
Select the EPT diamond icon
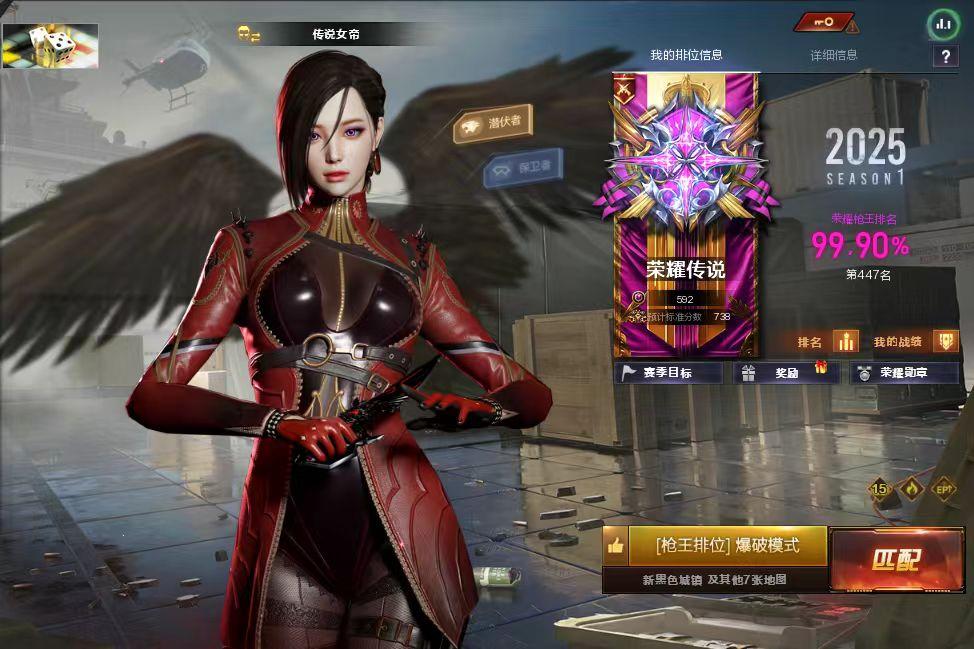click(943, 489)
